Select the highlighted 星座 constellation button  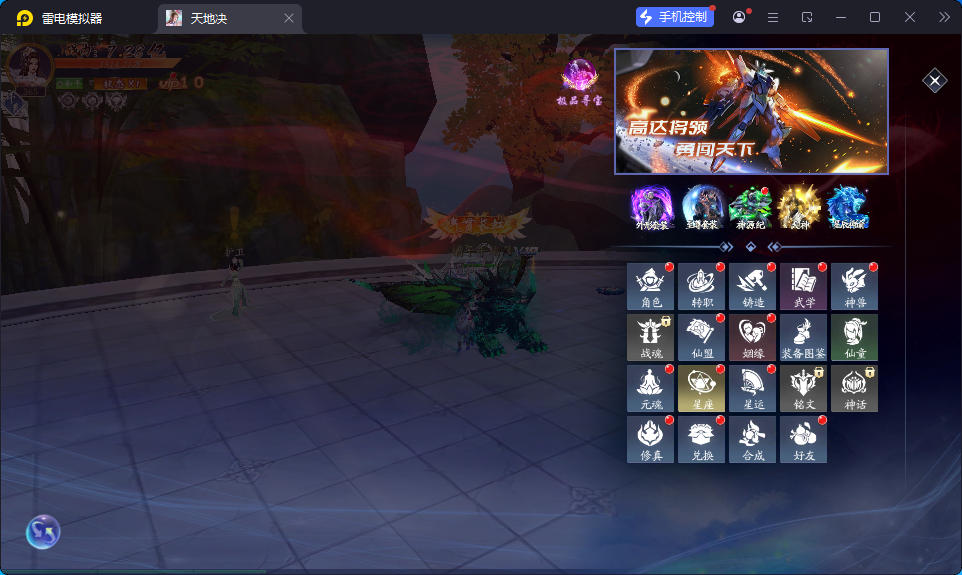(x=702, y=388)
